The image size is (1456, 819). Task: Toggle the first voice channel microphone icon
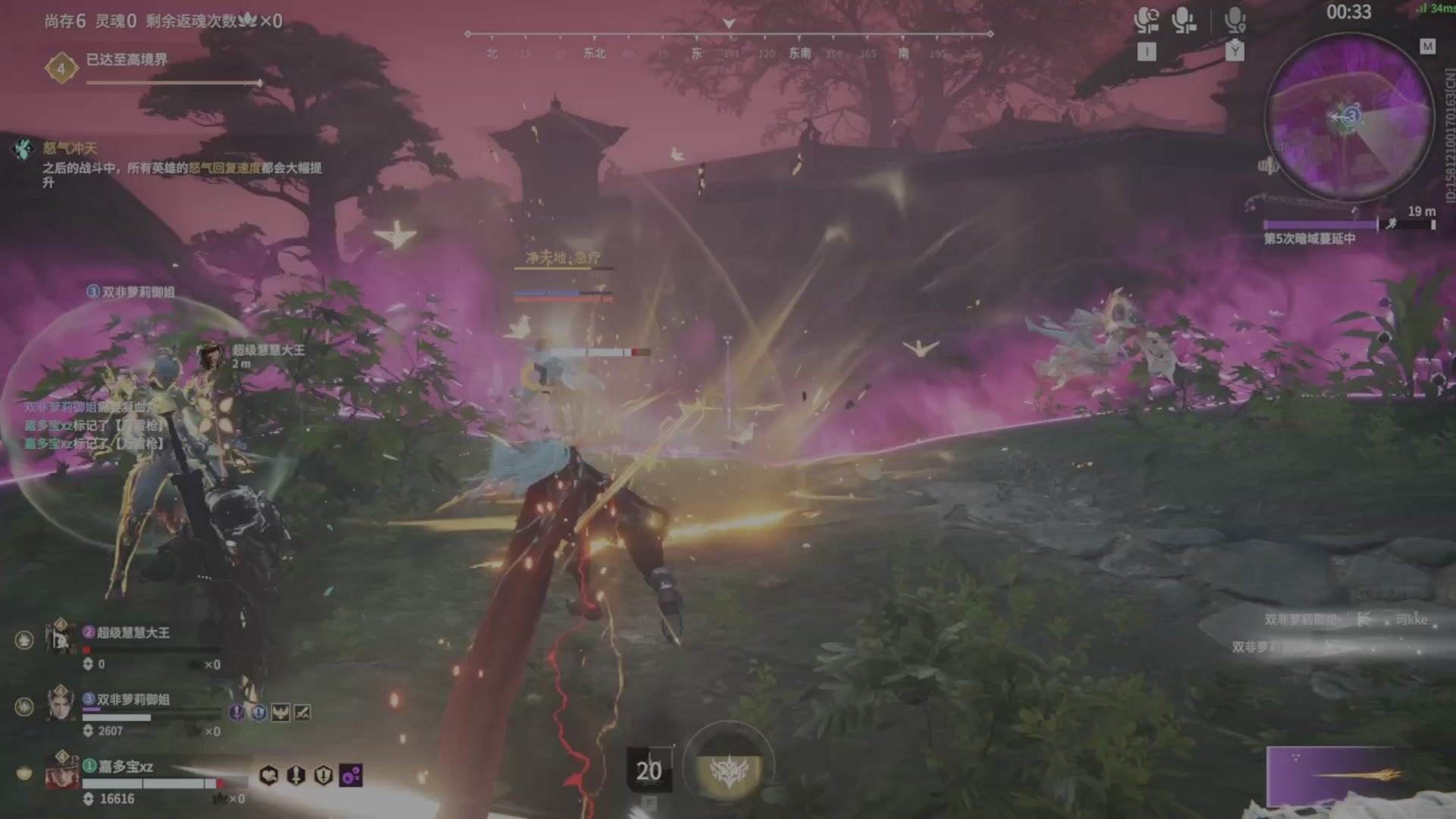pos(1146,20)
